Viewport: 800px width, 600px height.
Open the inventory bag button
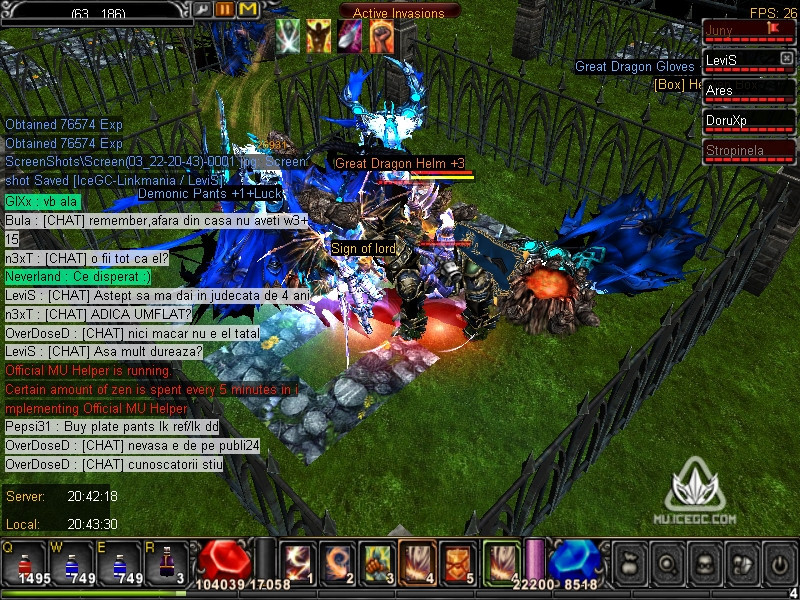tap(628, 563)
